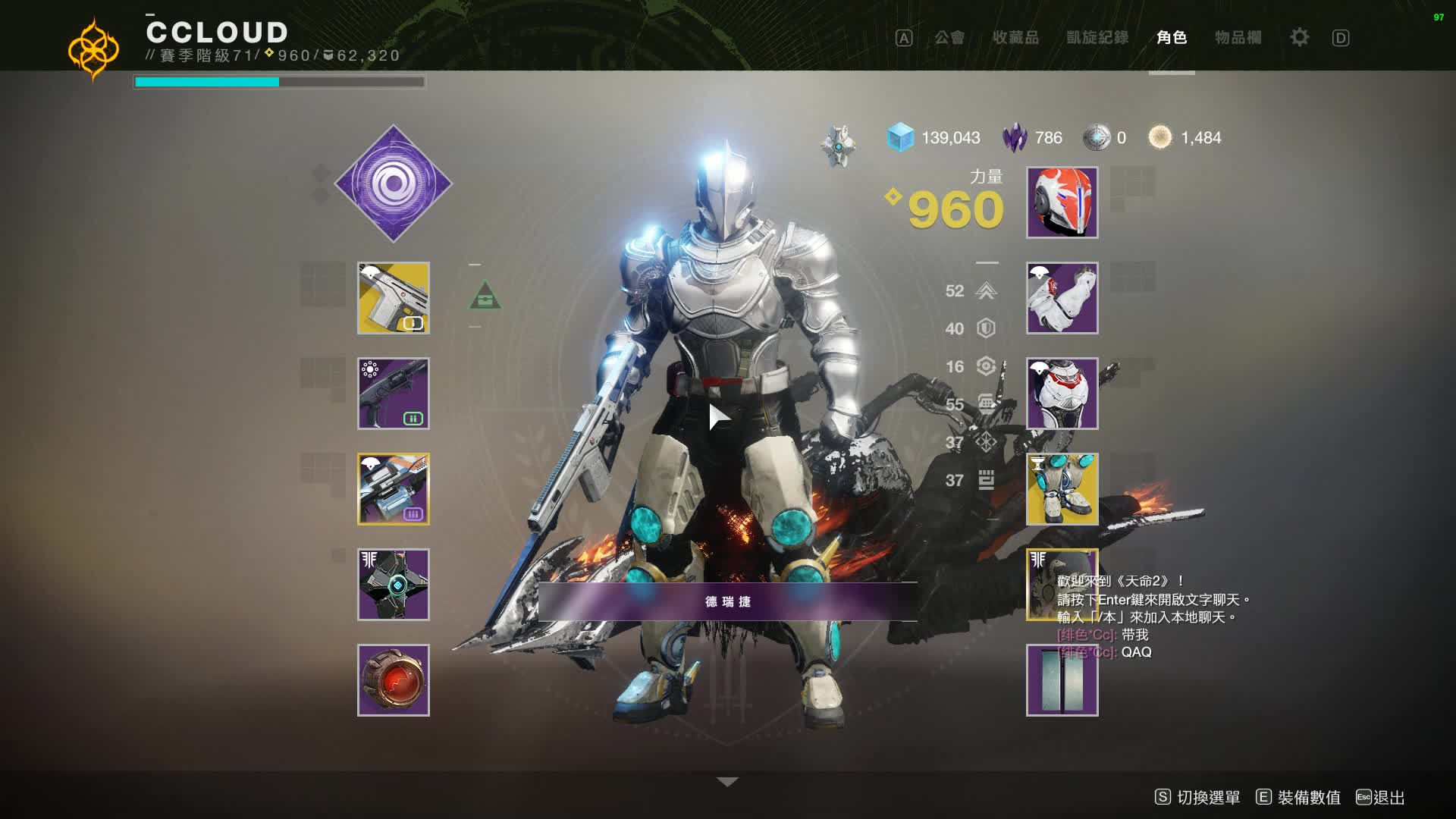
Task: Click the ghost icon beside currencies
Action: click(838, 145)
